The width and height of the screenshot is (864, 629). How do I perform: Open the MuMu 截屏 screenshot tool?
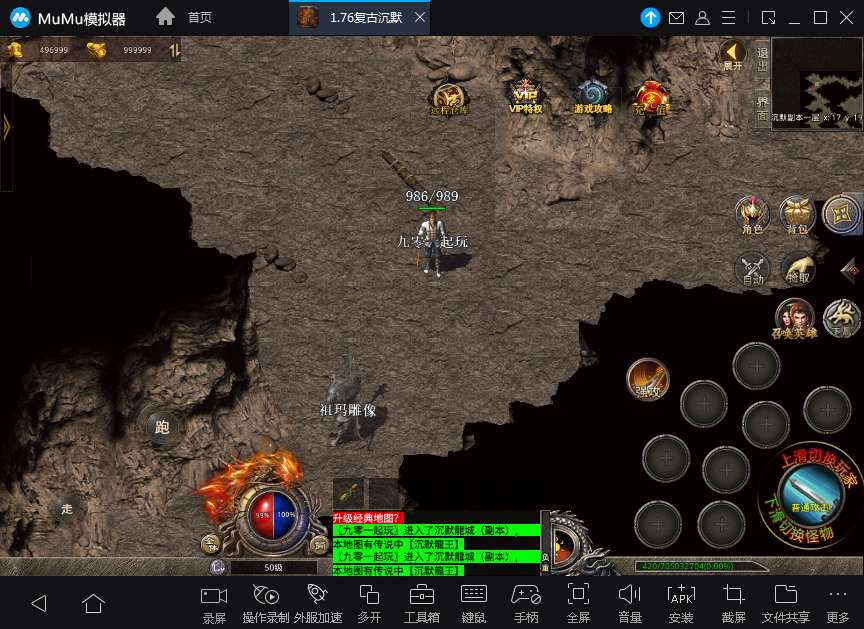733,601
